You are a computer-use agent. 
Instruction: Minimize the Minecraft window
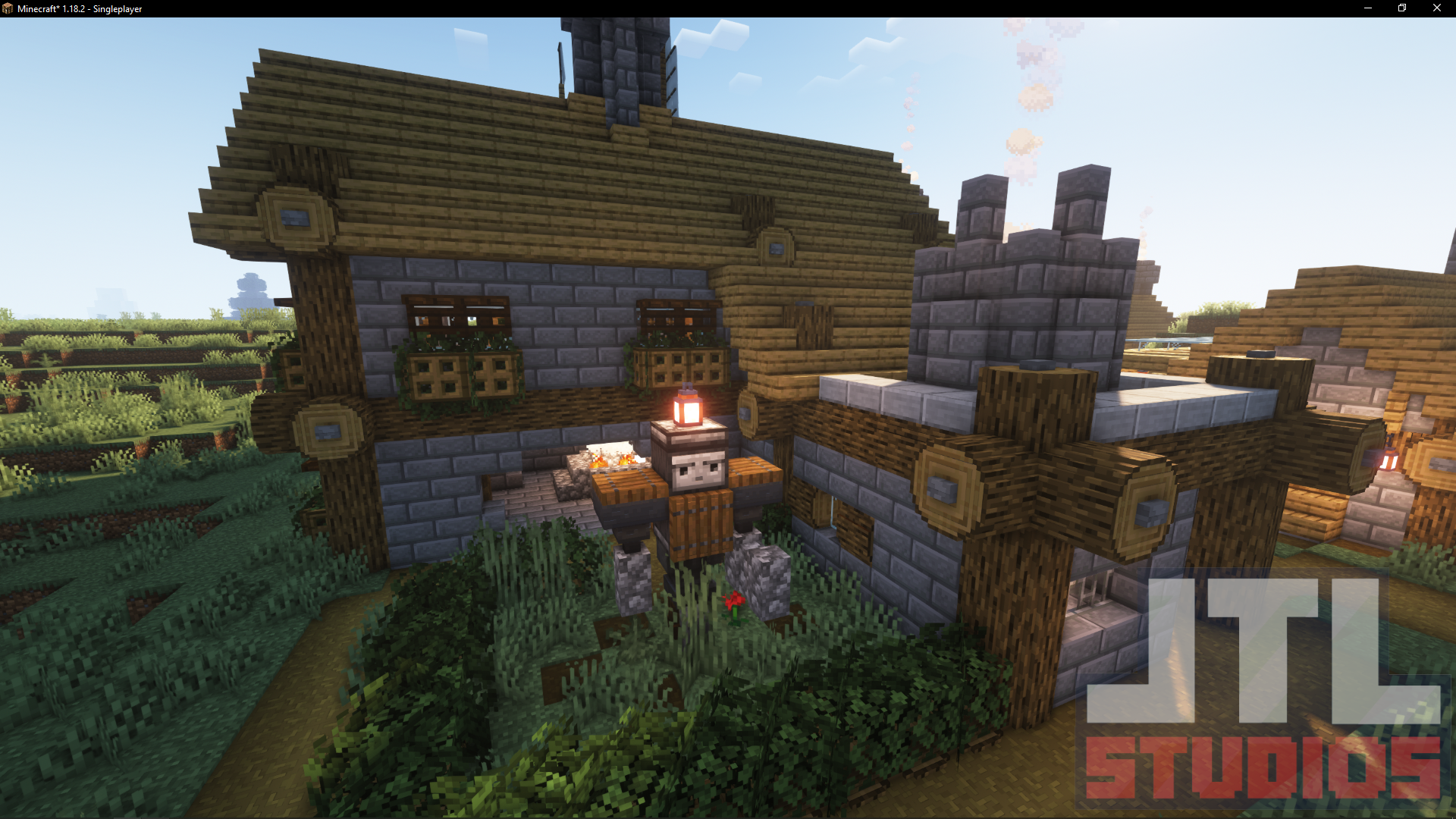(x=1368, y=8)
